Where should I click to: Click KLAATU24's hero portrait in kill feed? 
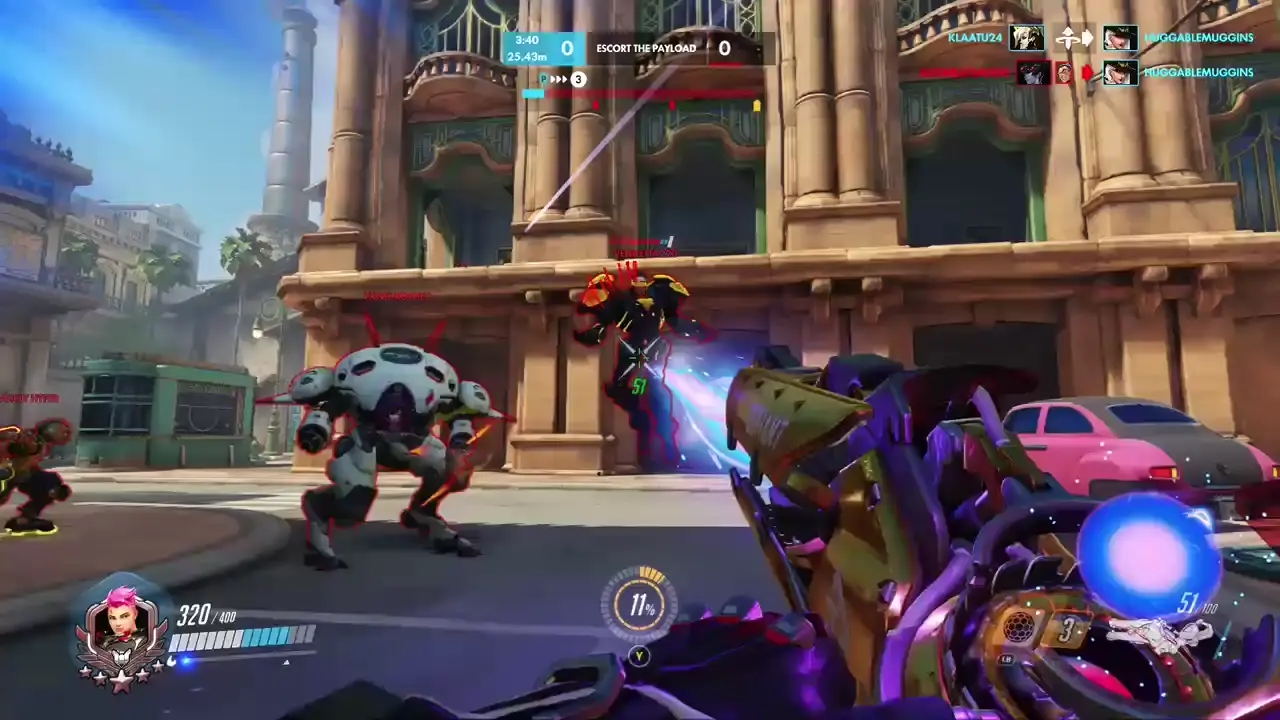(x=1026, y=38)
